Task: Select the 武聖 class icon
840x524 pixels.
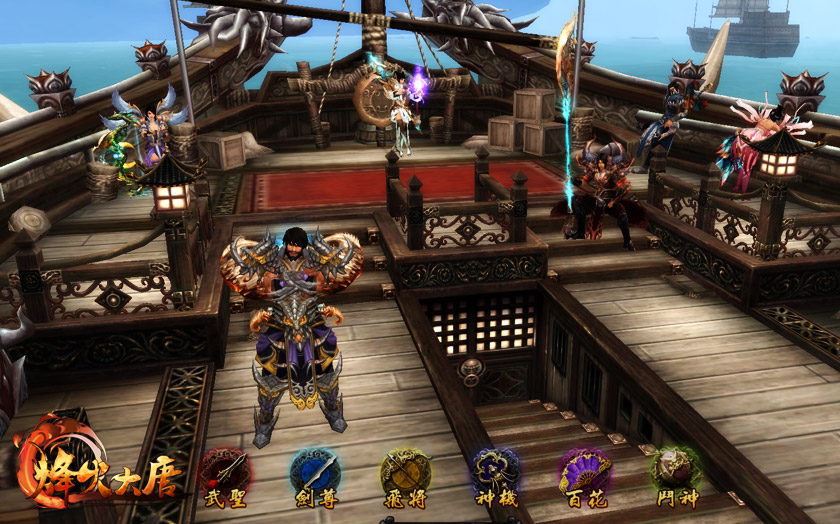Action: pyautogui.click(x=225, y=471)
